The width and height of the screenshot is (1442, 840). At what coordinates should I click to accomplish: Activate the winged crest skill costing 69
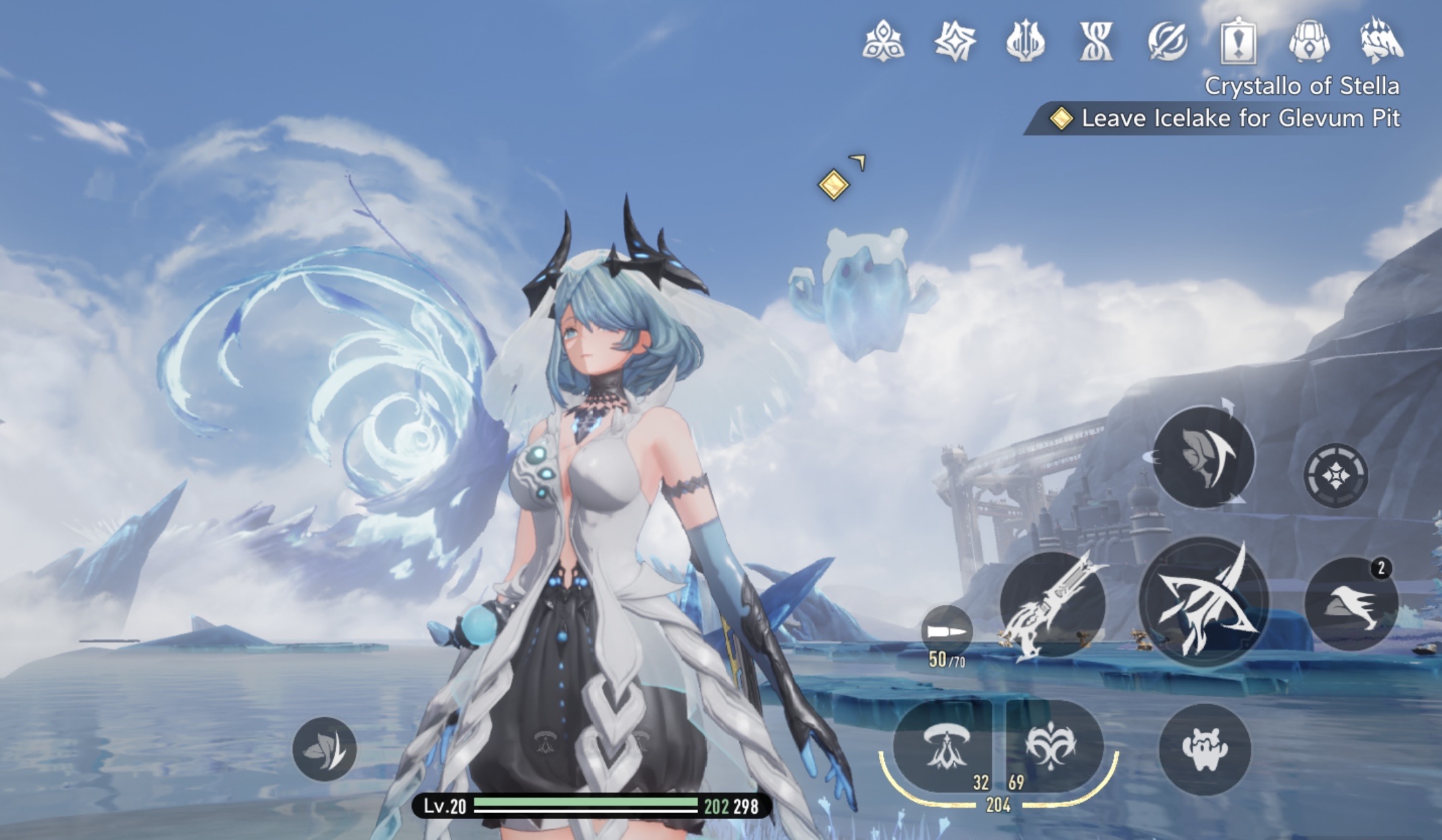click(1052, 746)
